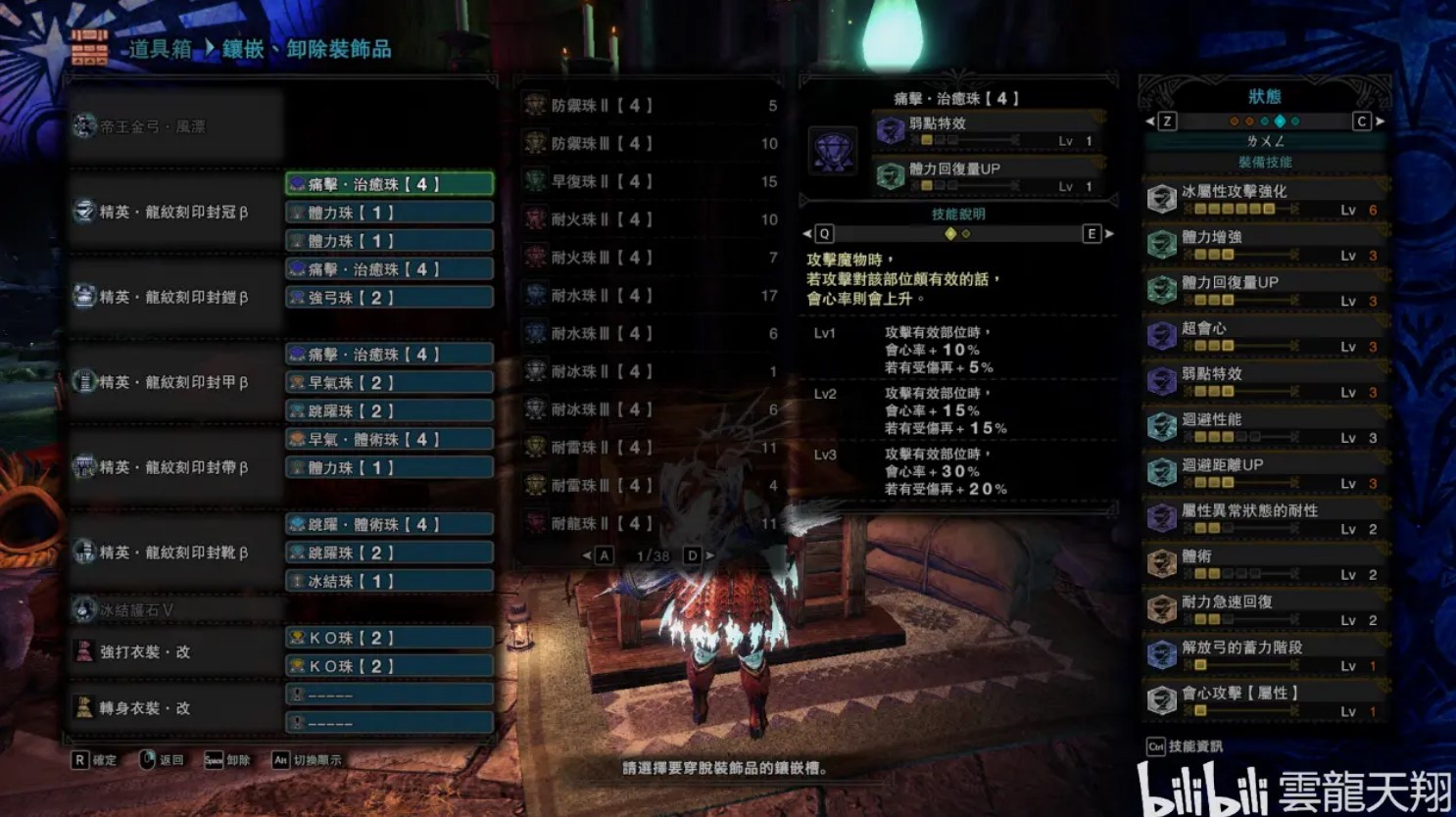Choose the 精英·龍紋刻印封靴β boots row
The width and height of the screenshot is (1456, 817).
[x=176, y=553]
